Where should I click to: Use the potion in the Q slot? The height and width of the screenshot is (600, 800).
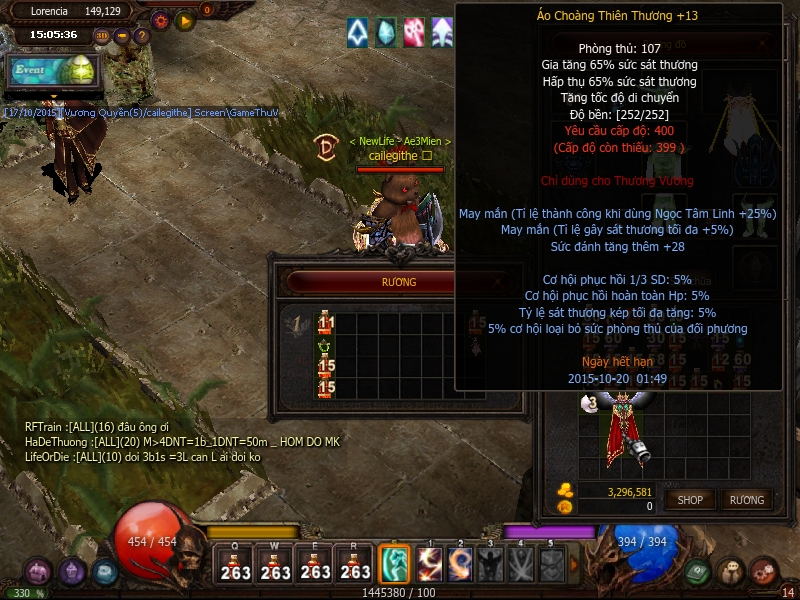[235, 565]
